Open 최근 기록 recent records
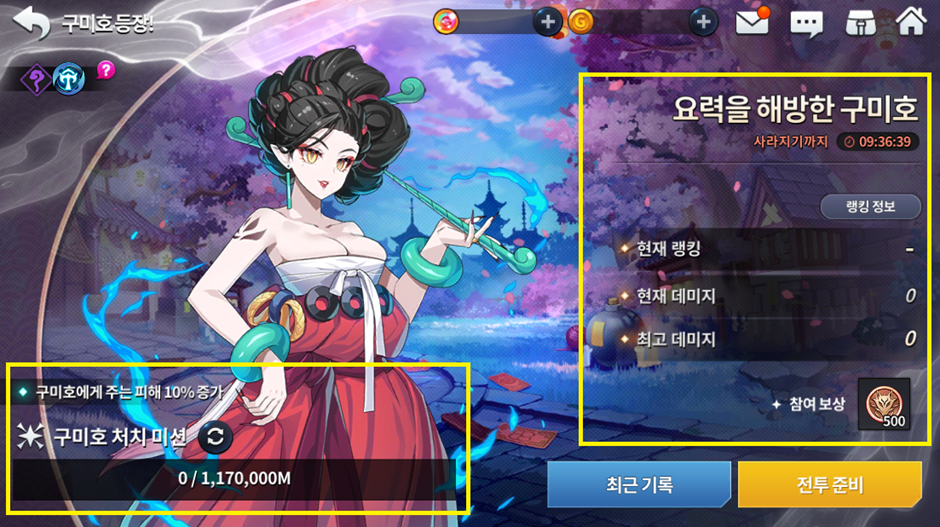The image size is (940, 527). pos(638,485)
